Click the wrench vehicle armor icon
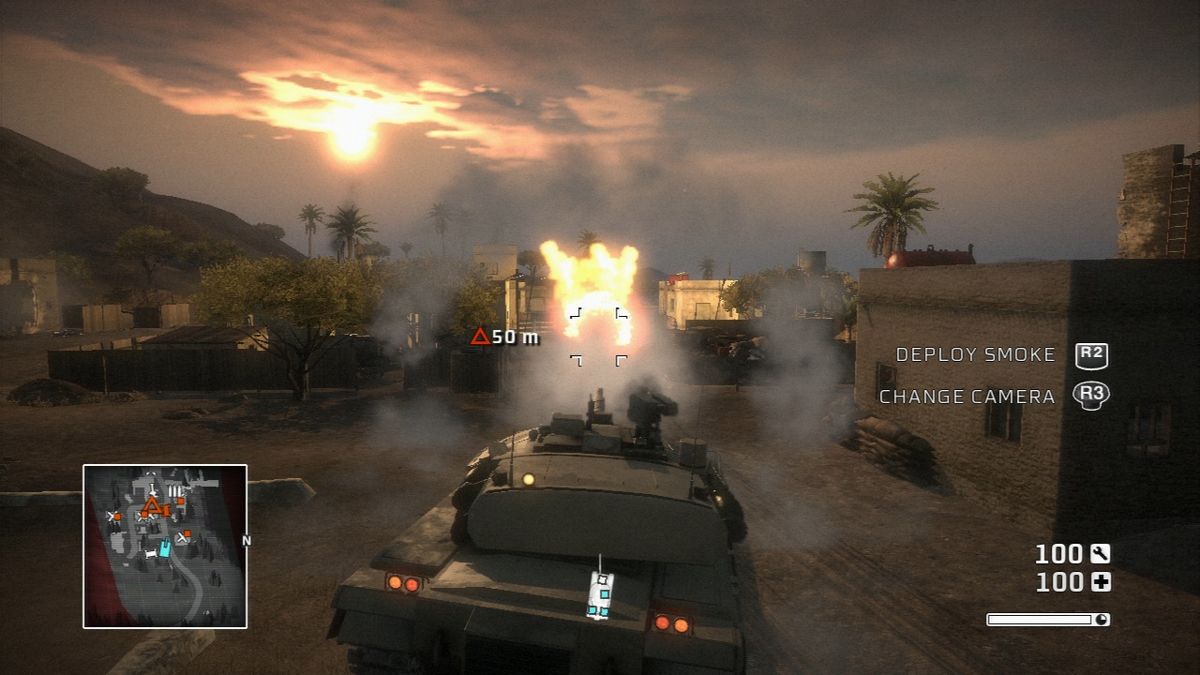1200x675 pixels. pyautogui.click(x=1101, y=554)
